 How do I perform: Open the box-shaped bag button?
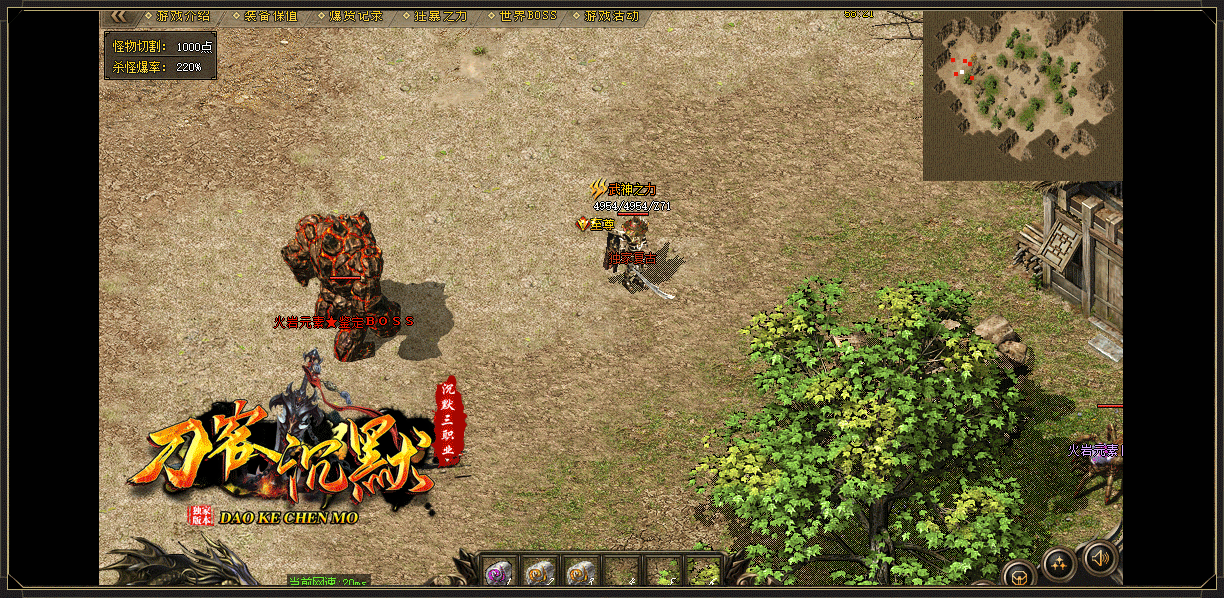pos(1019,576)
